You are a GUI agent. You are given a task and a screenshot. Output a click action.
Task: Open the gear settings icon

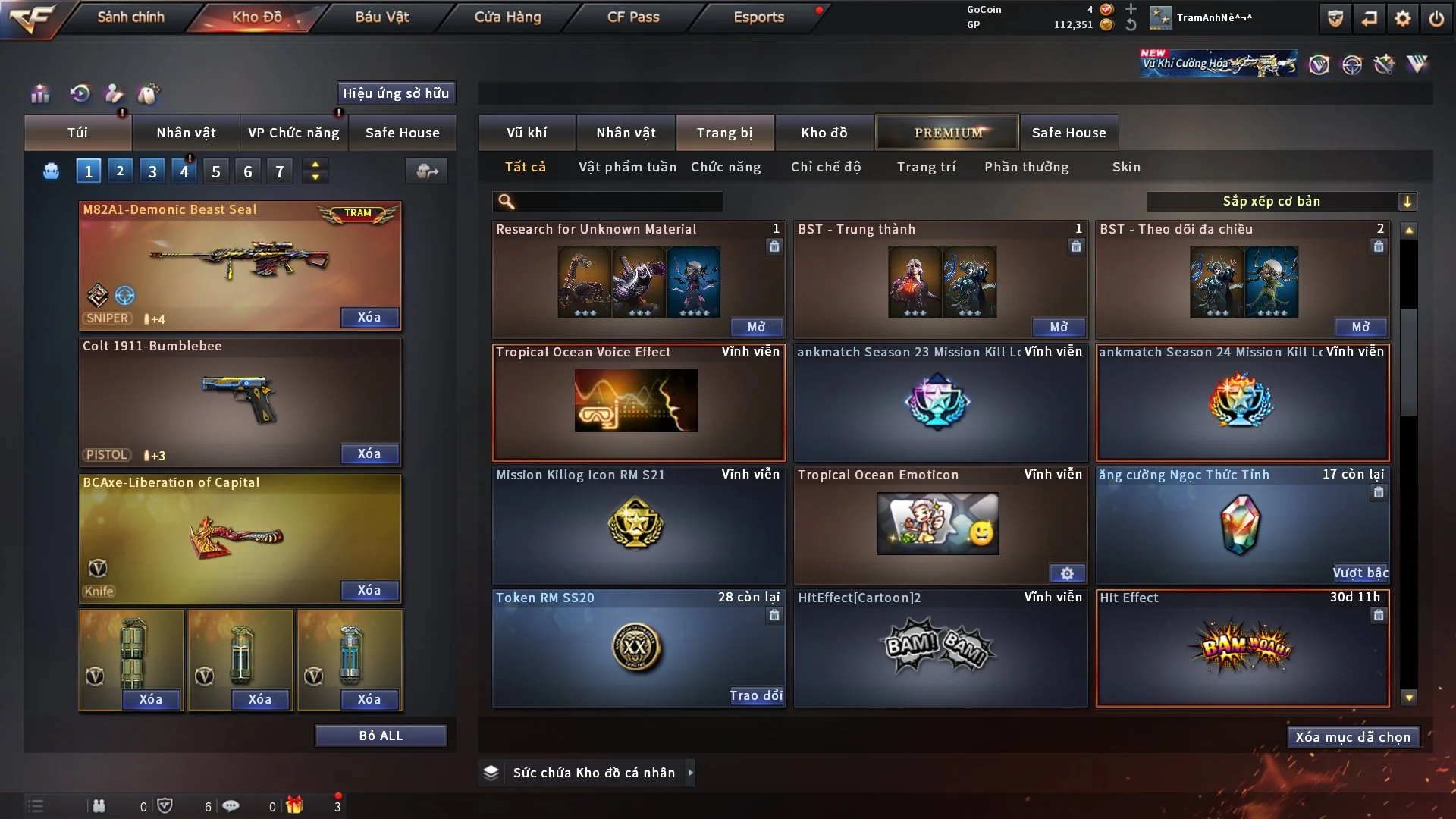[1403, 18]
